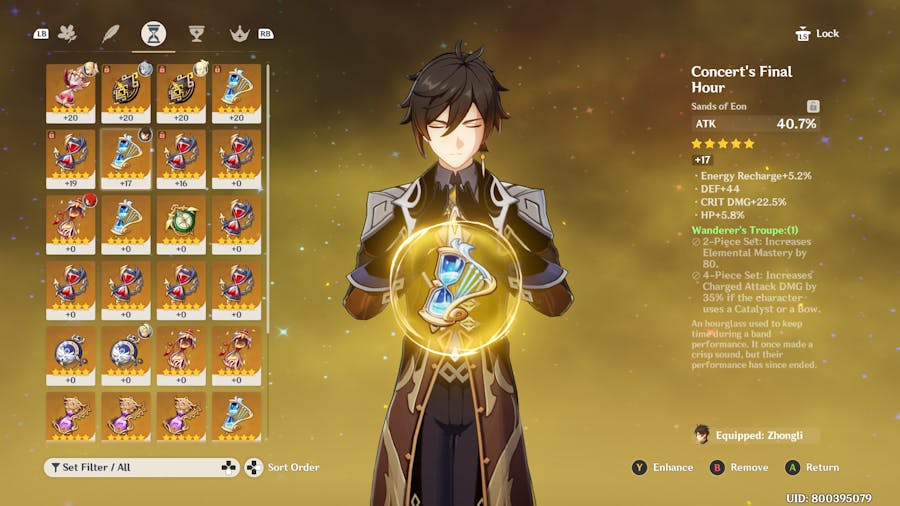The width and height of the screenshot is (900, 506).
Task: Open the Circlet of Logos crown tab
Action: (x=240, y=34)
